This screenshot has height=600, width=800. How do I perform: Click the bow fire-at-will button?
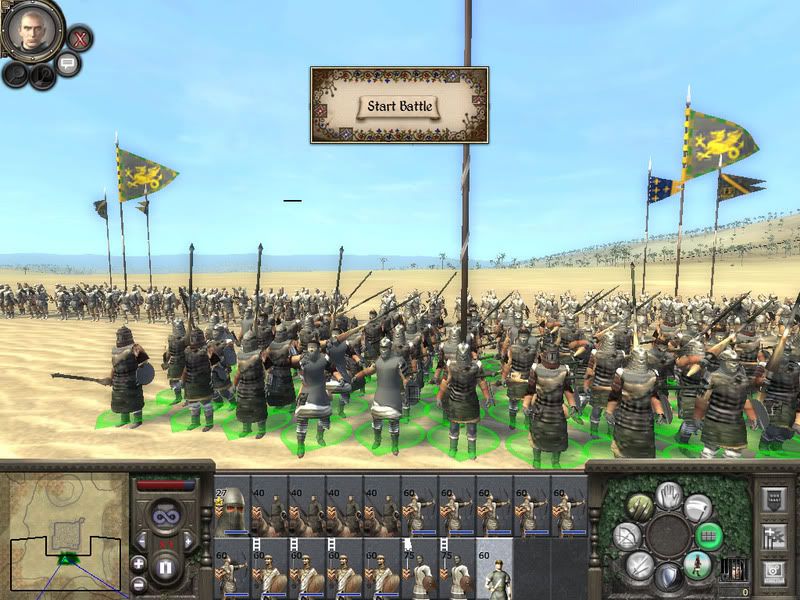point(627,536)
